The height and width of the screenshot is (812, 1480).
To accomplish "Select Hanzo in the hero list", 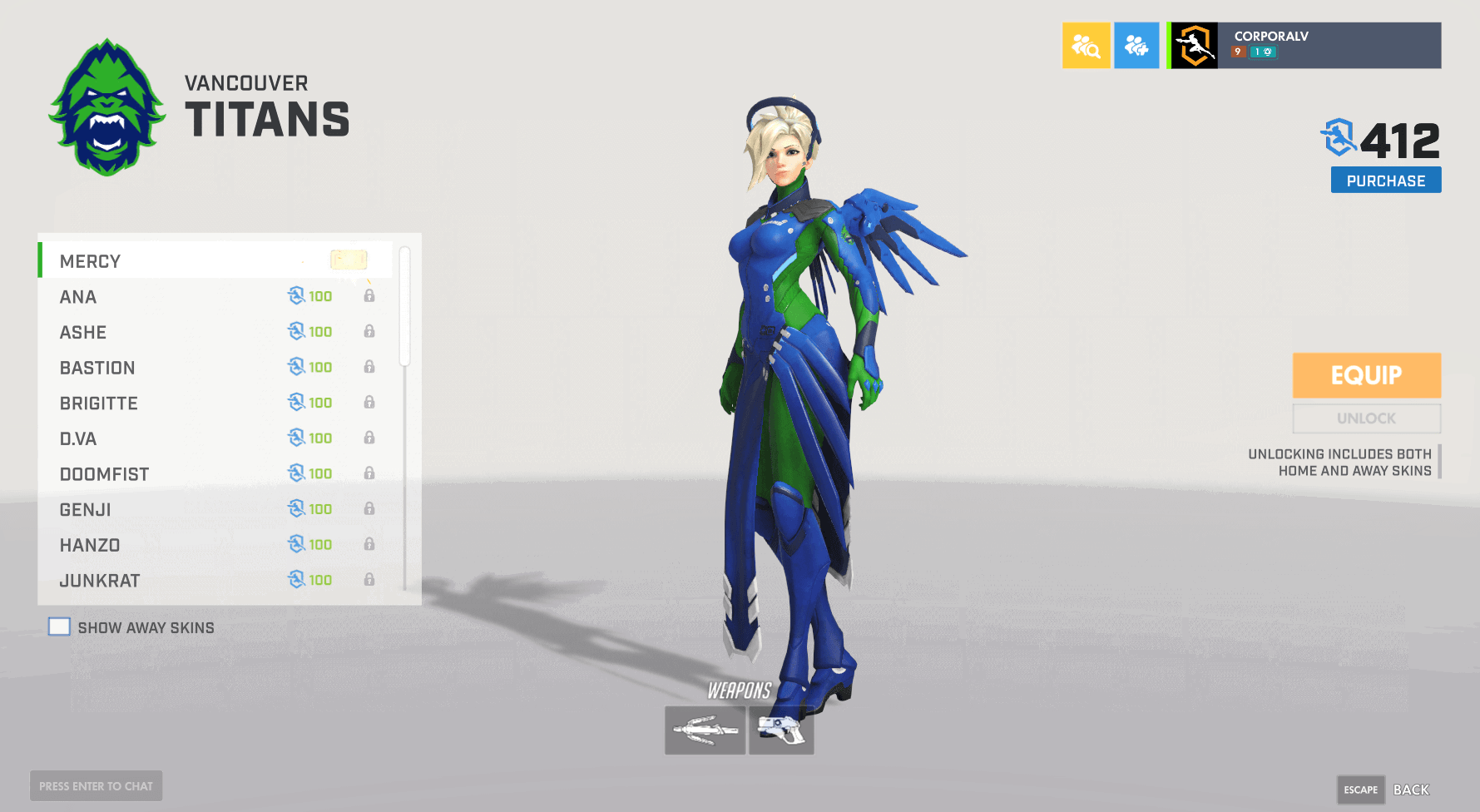I will pos(215,545).
